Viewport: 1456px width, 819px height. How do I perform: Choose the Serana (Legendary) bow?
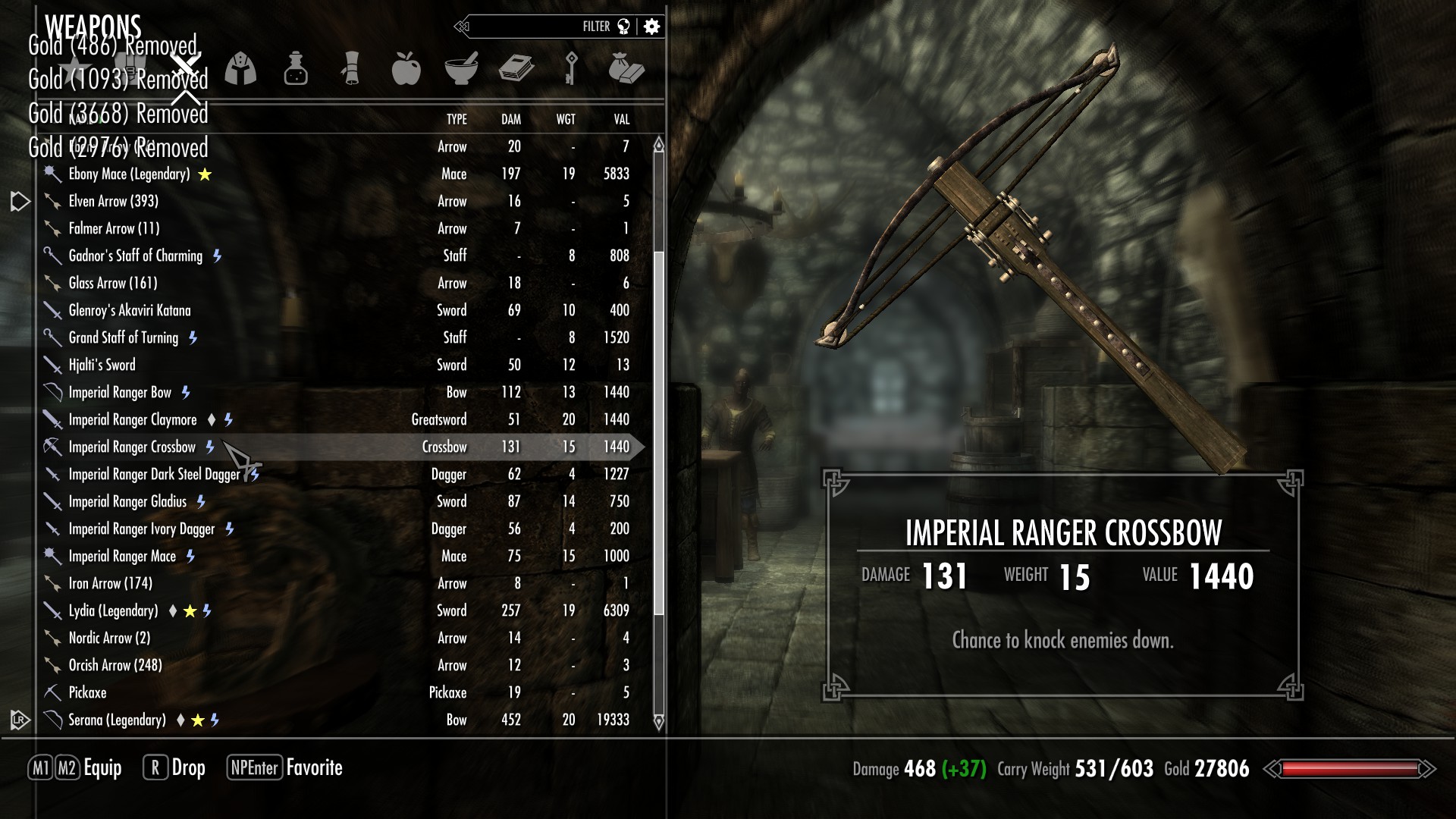pos(117,720)
